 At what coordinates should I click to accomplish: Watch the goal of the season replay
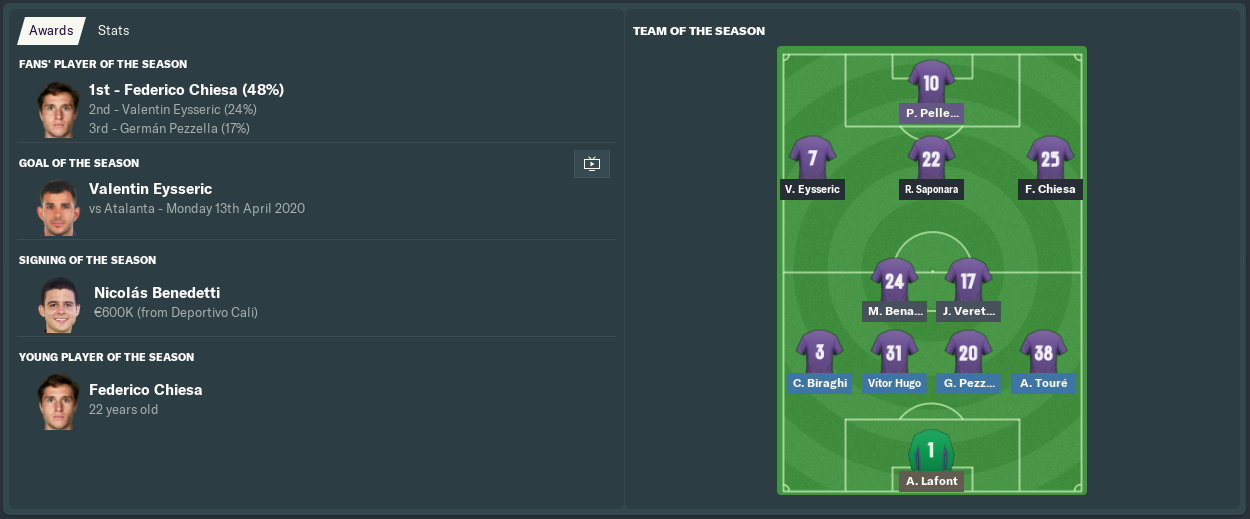point(591,164)
